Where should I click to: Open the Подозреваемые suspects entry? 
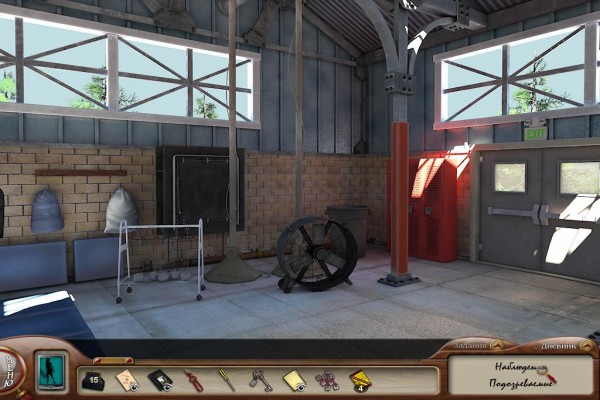[514, 385]
